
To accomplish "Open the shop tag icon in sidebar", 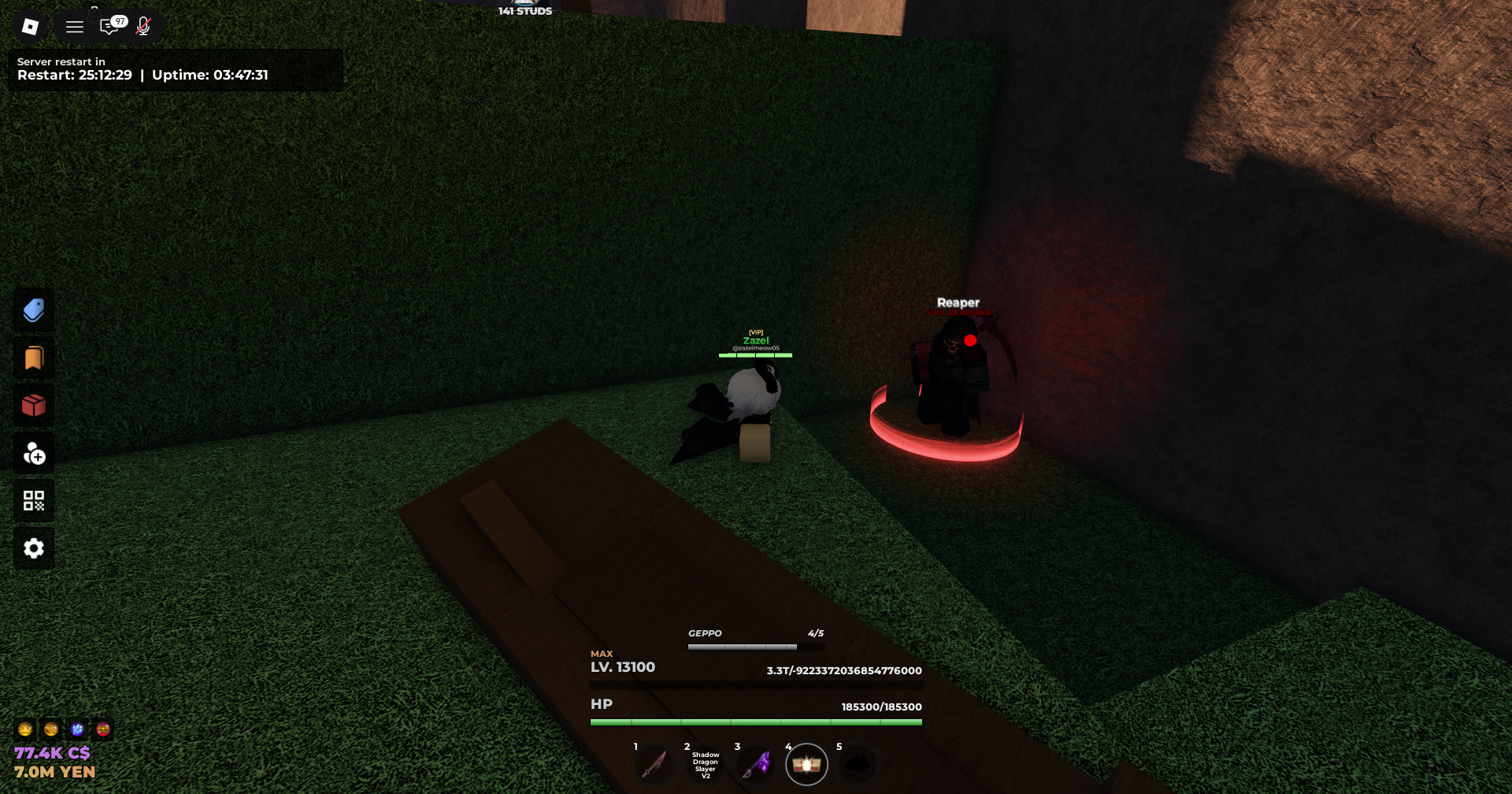I will 34,309.
